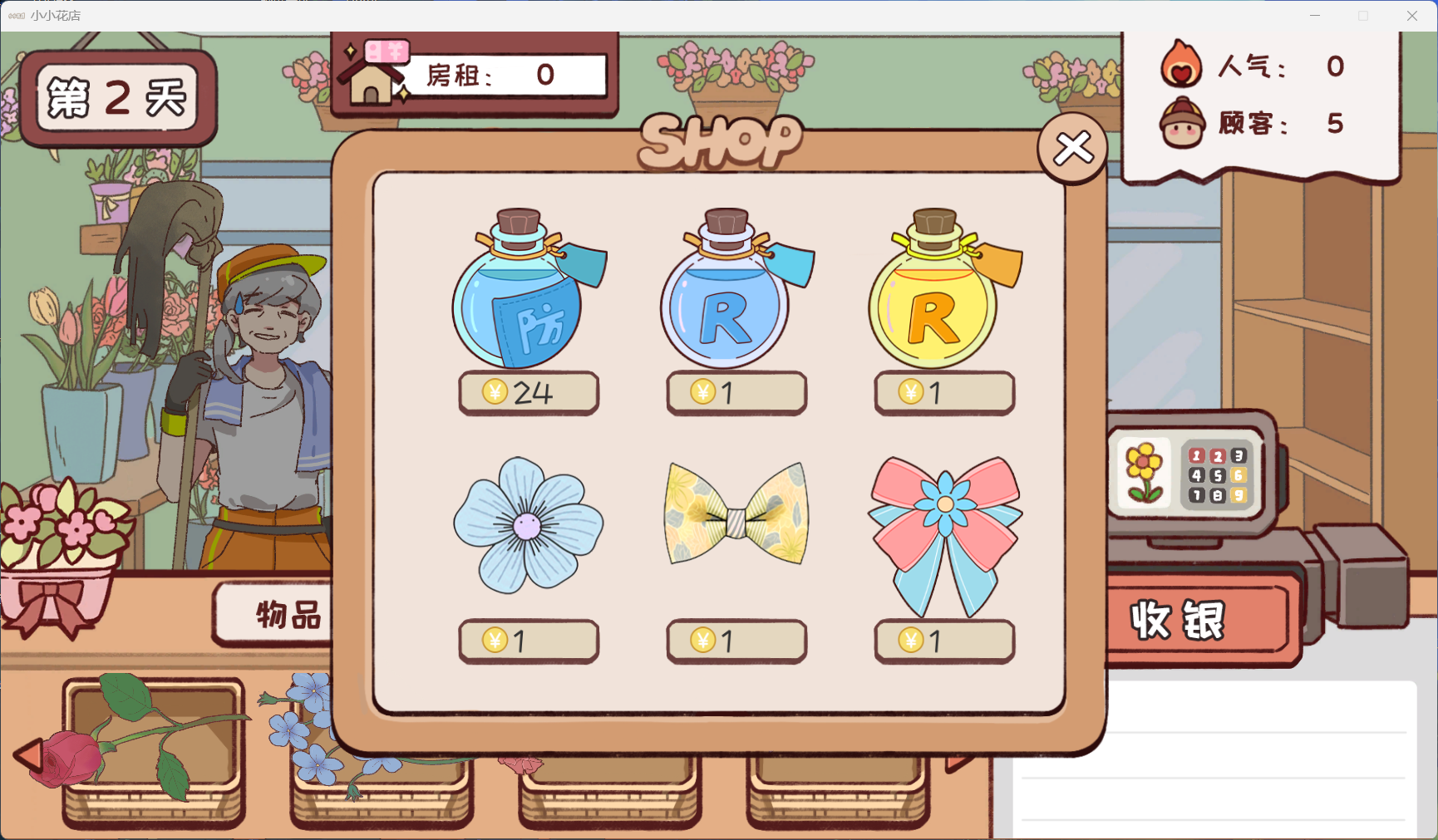Click the left arrow beside the flower baskets

click(32, 754)
